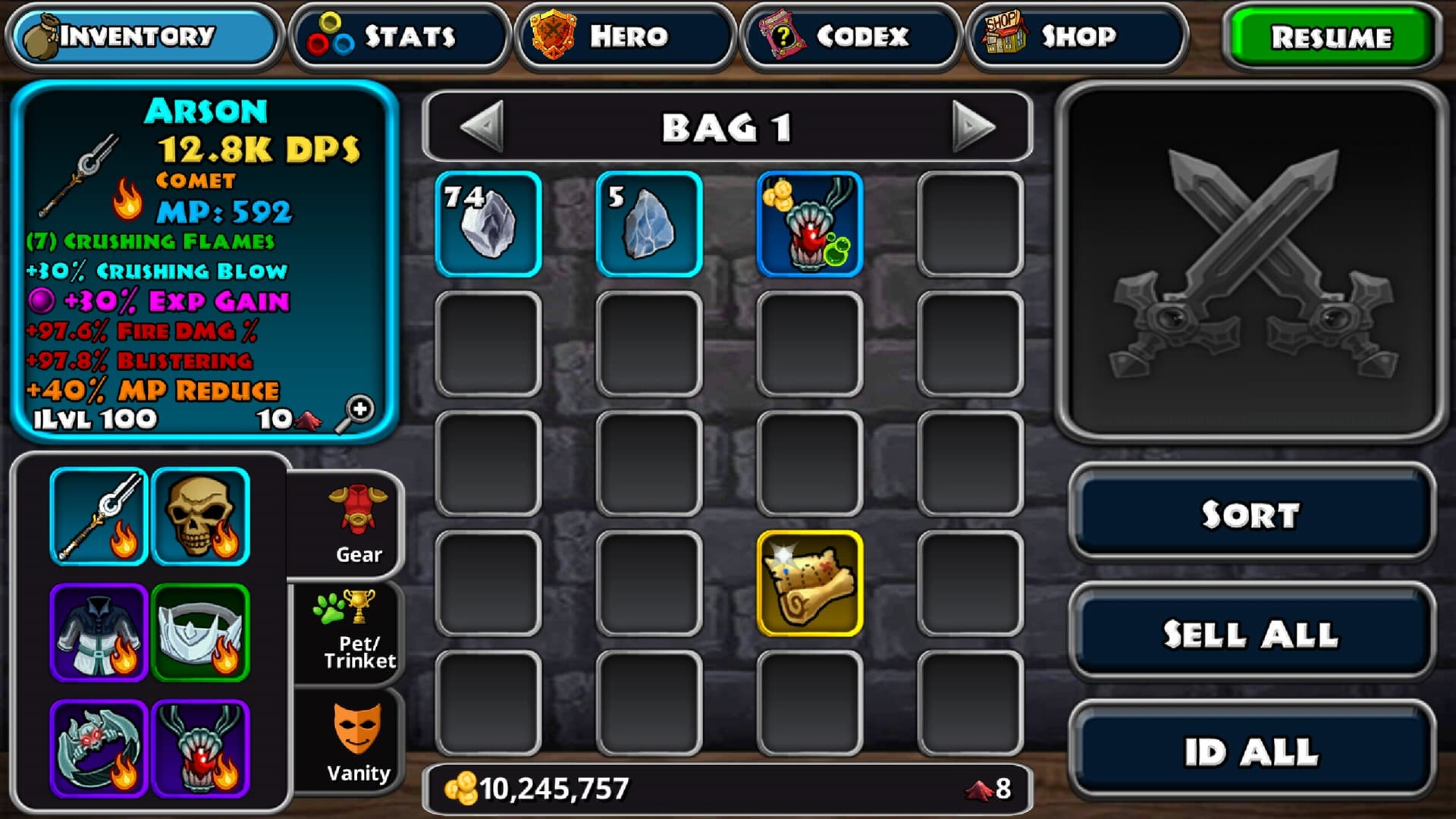Open the Hero tab
Image resolution: width=1456 pixels, height=819 pixels.
625,36
